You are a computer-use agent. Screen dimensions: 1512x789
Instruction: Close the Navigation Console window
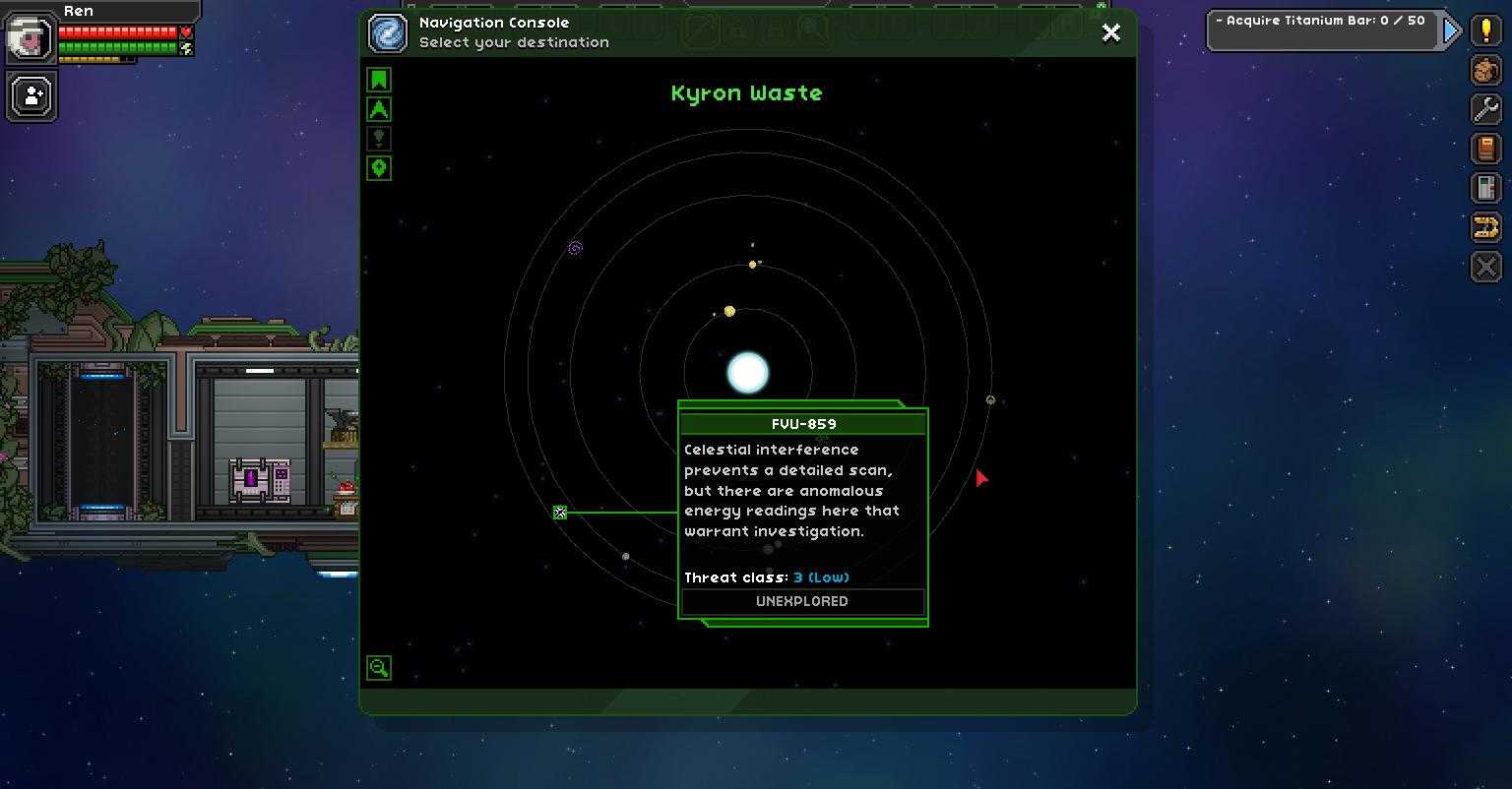pyautogui.click(x=1111, y=32)
